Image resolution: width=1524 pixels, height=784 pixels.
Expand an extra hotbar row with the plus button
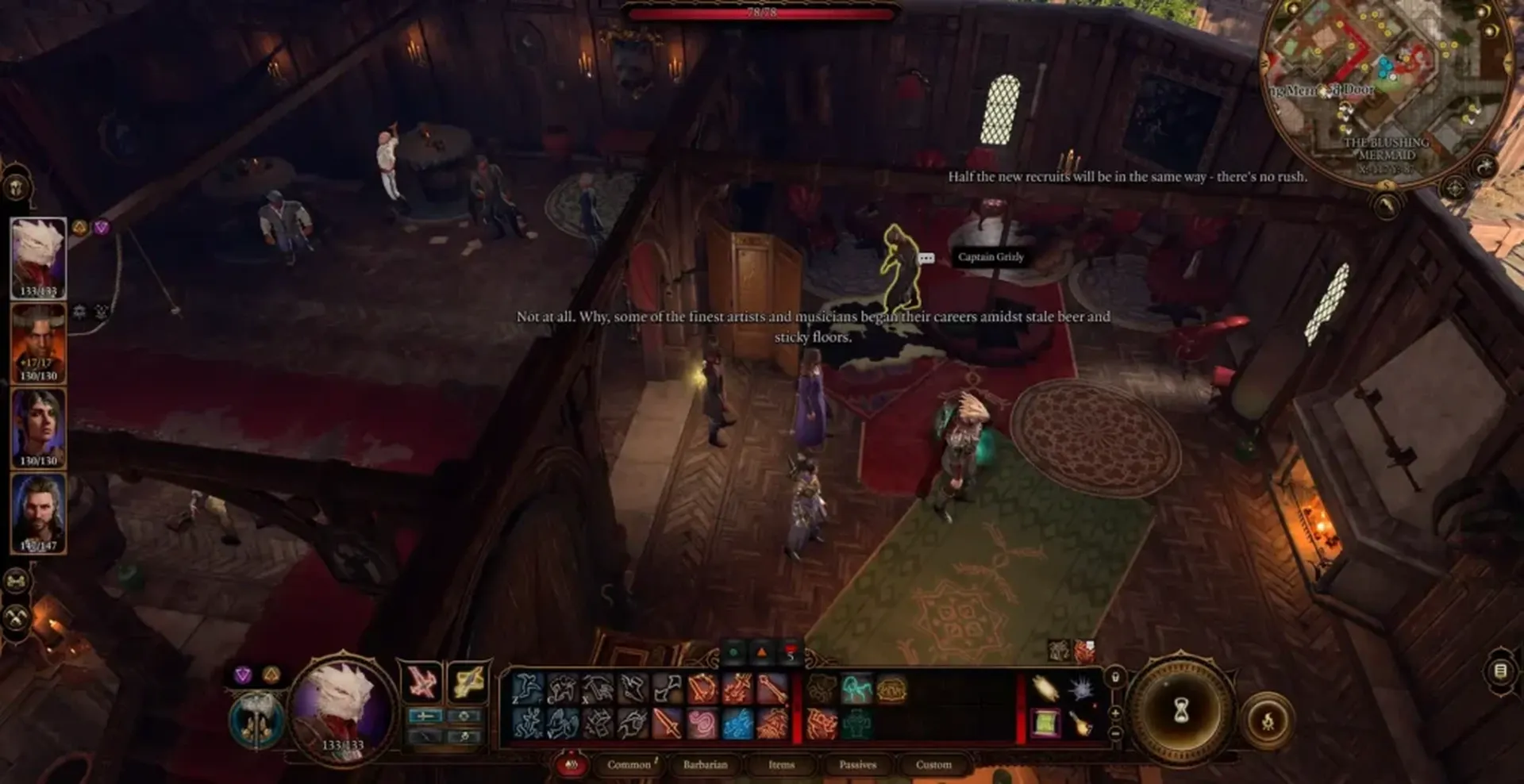point(1114,713)
